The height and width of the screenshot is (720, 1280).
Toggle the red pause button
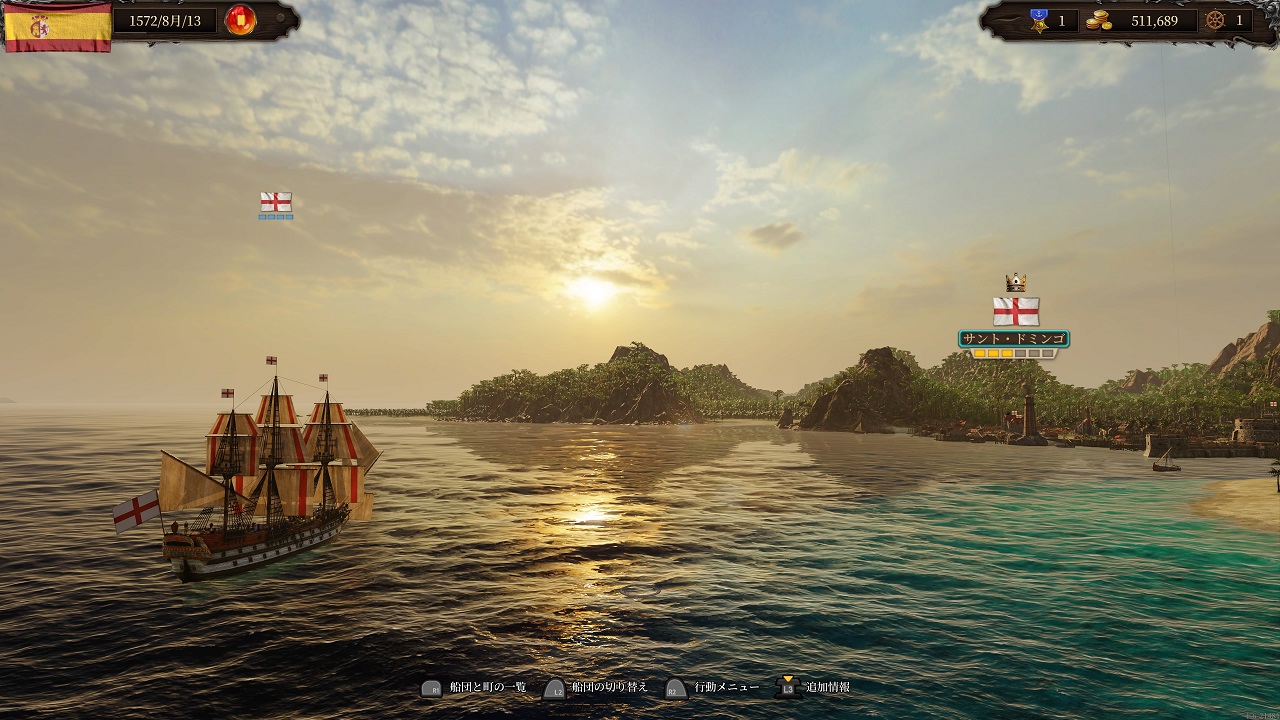[240, 19]
